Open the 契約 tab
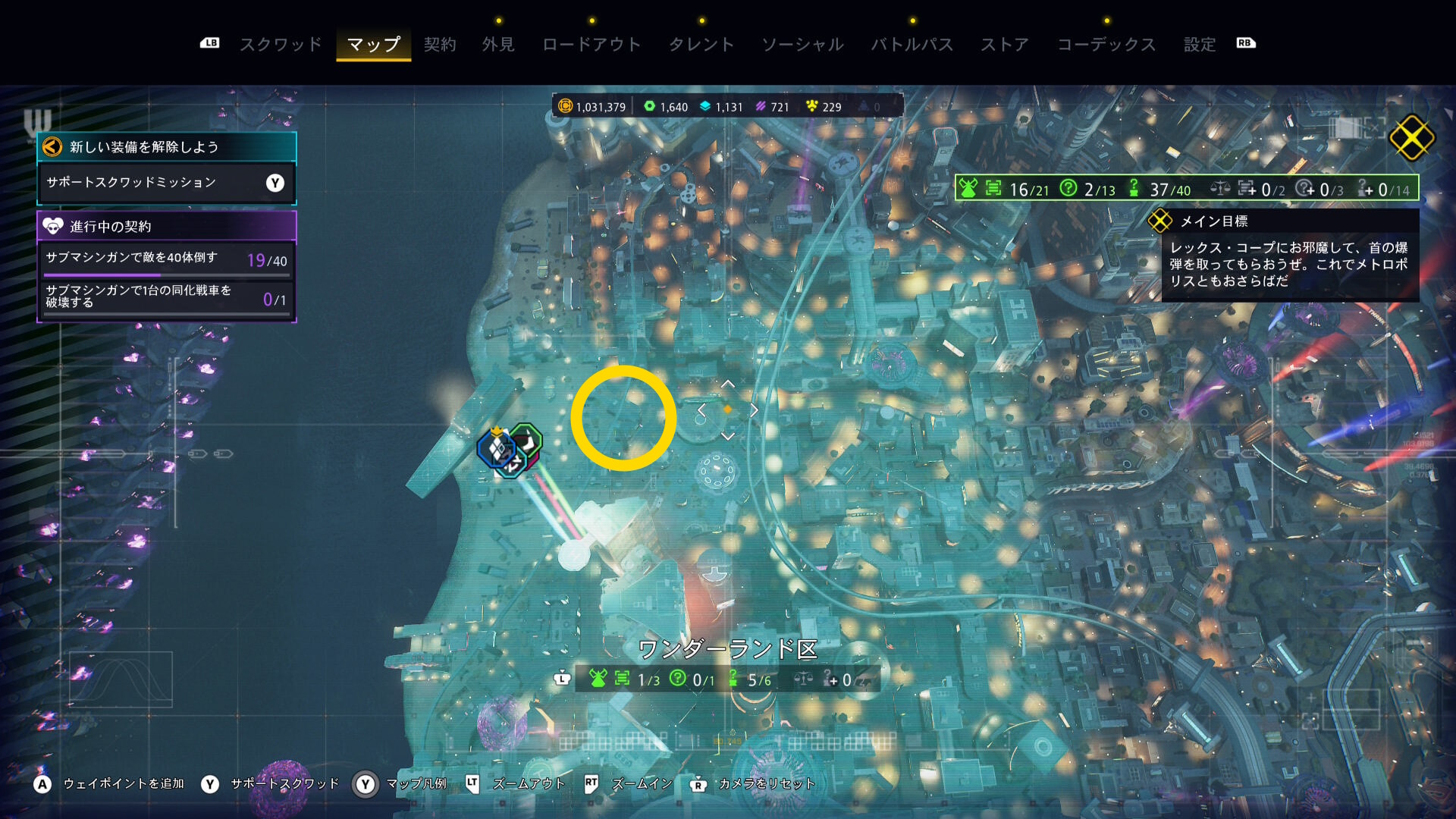The width and height of the screenshot is (1456, 819). click(x=440, y=45)
